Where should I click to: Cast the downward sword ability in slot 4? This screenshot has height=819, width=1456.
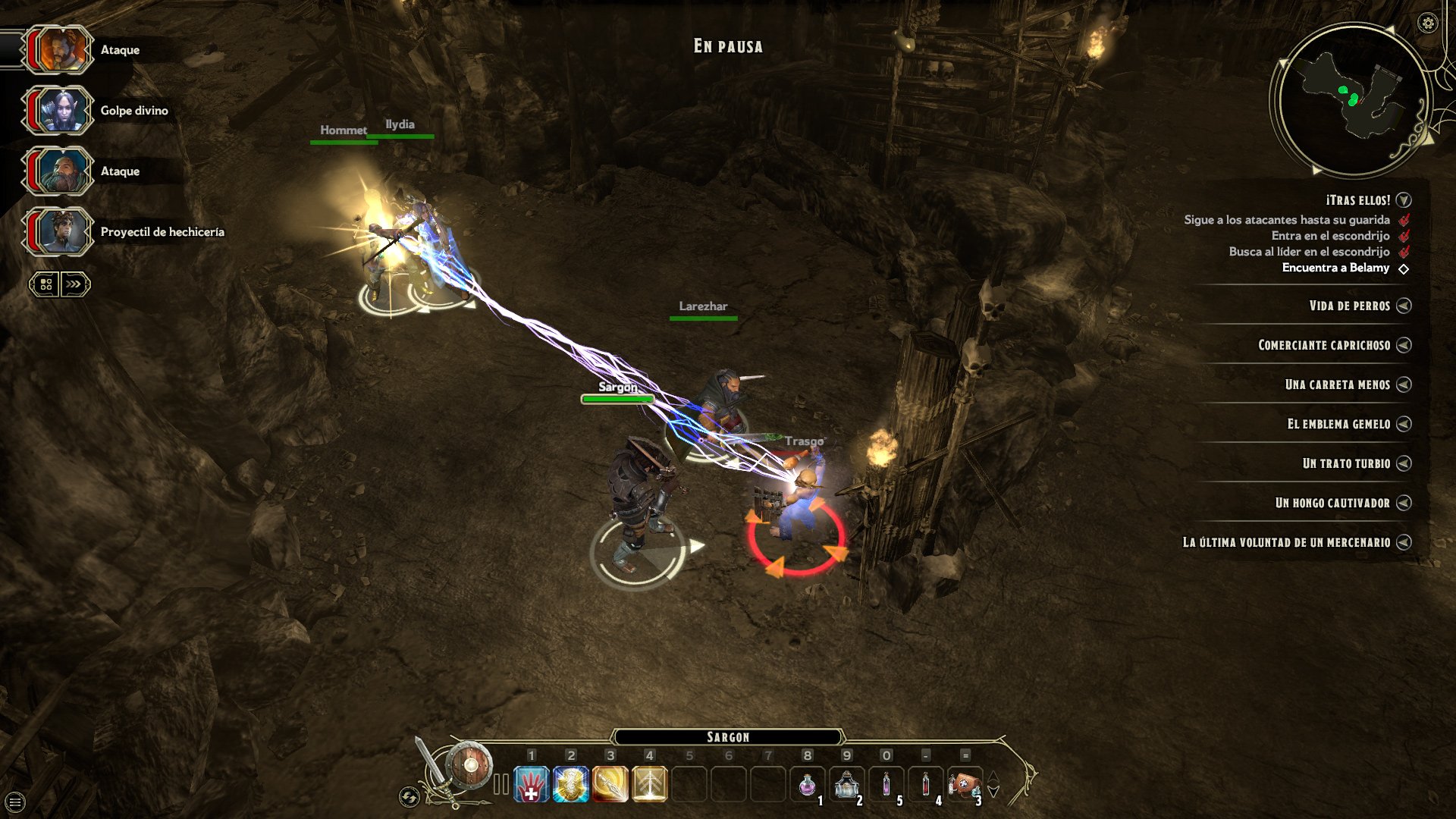pyautogui.click(x=650, y=785)
